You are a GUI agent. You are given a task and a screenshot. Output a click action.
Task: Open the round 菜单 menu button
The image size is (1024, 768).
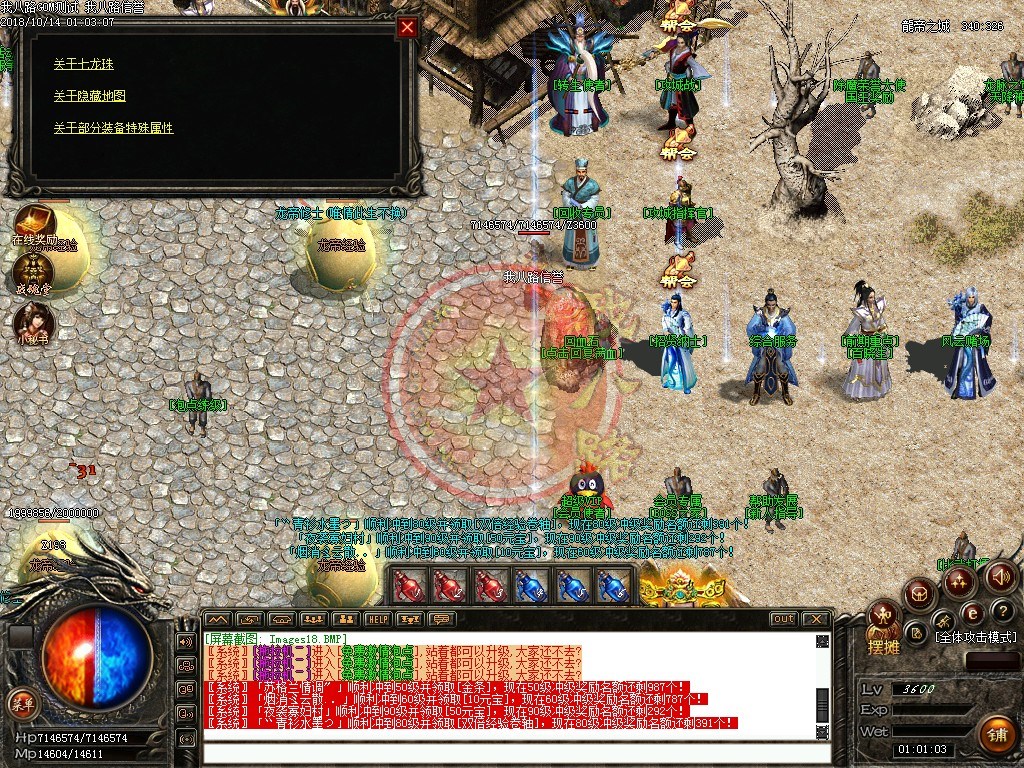tap(22, 704)
